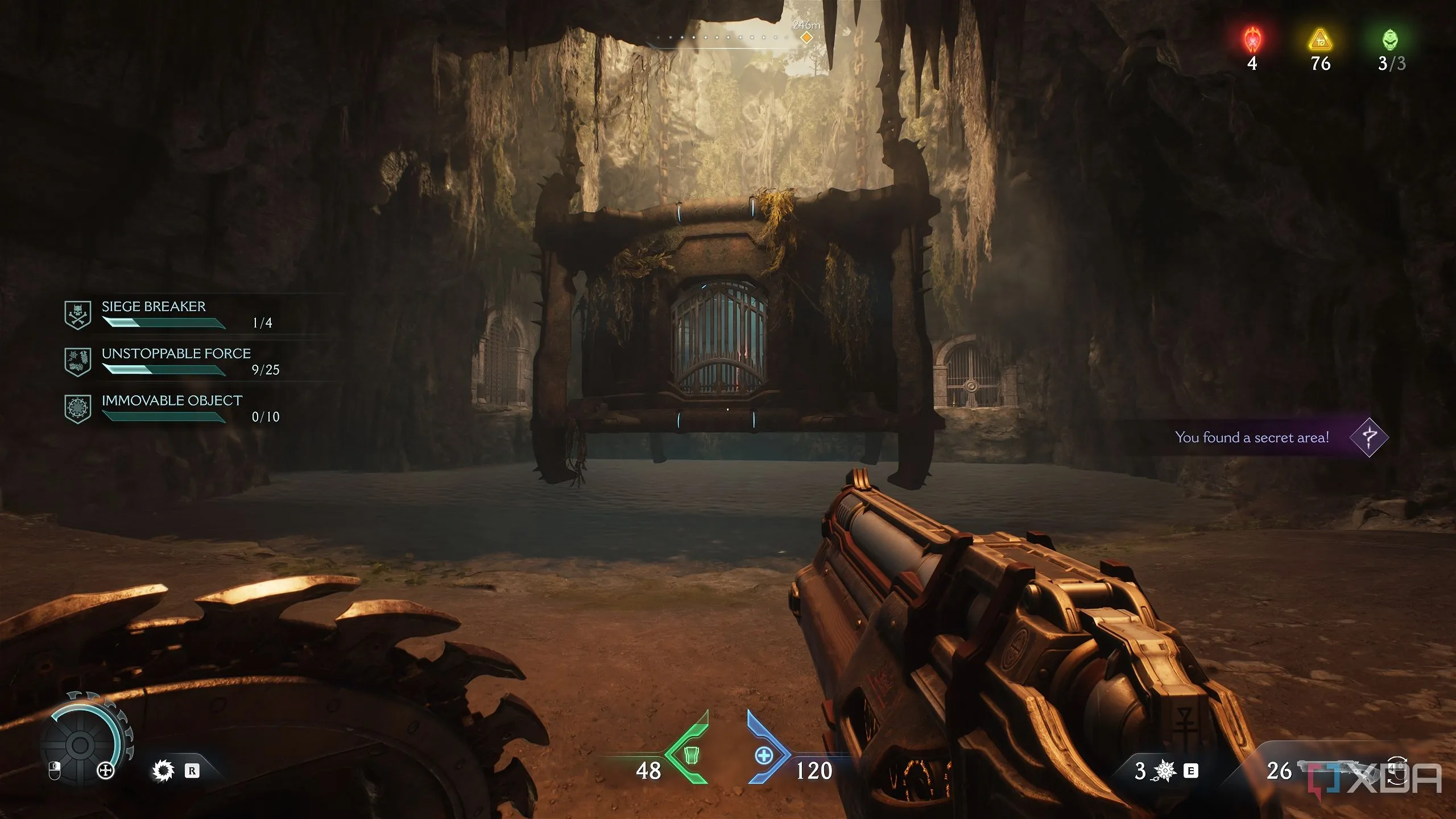Activate the spiked flail melee icon
The width and height of the screenshot is (1456, 819).
(x=1165, y=771)
